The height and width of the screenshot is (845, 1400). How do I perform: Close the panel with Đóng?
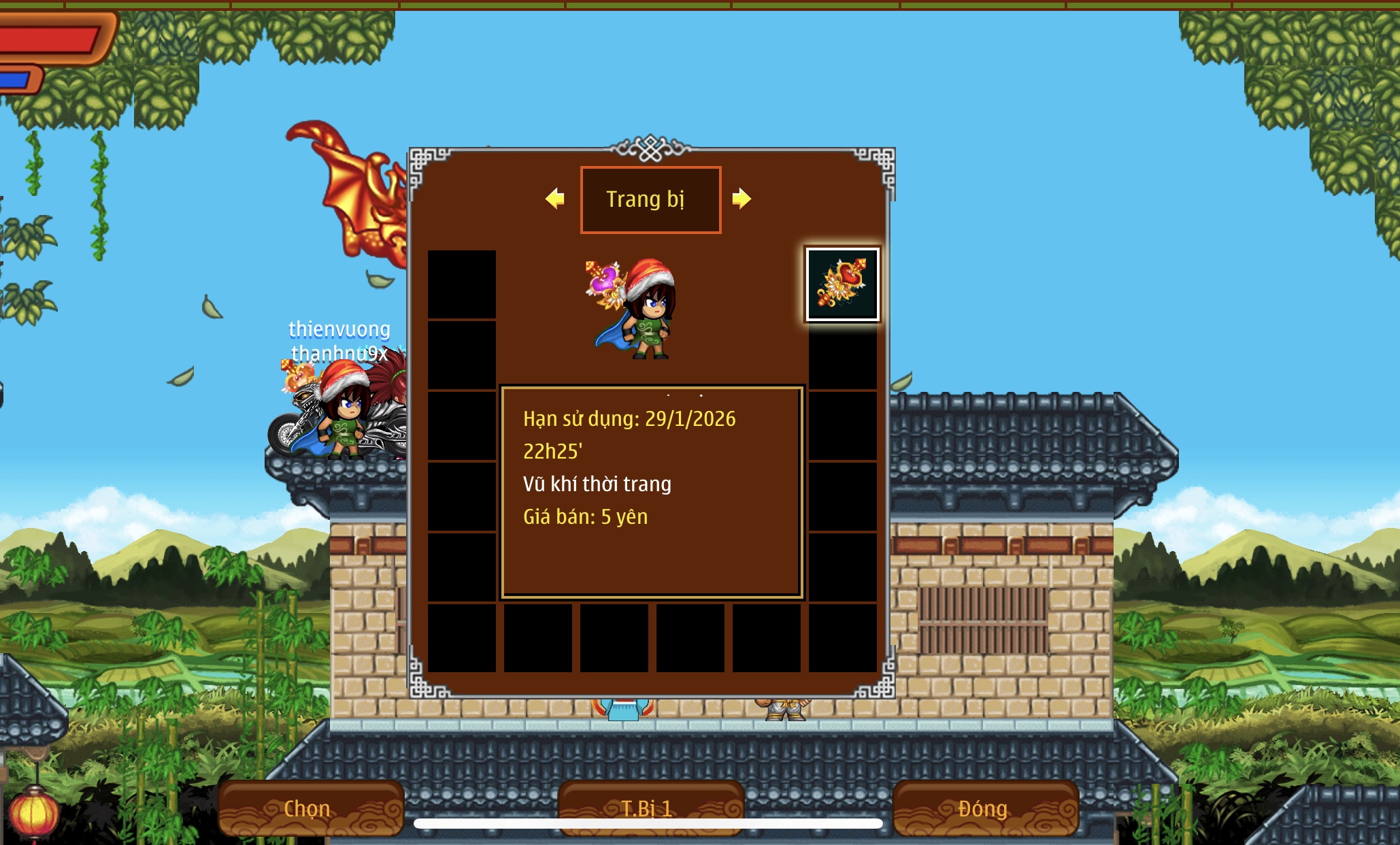pyautogui.click(x=984, y=808)
